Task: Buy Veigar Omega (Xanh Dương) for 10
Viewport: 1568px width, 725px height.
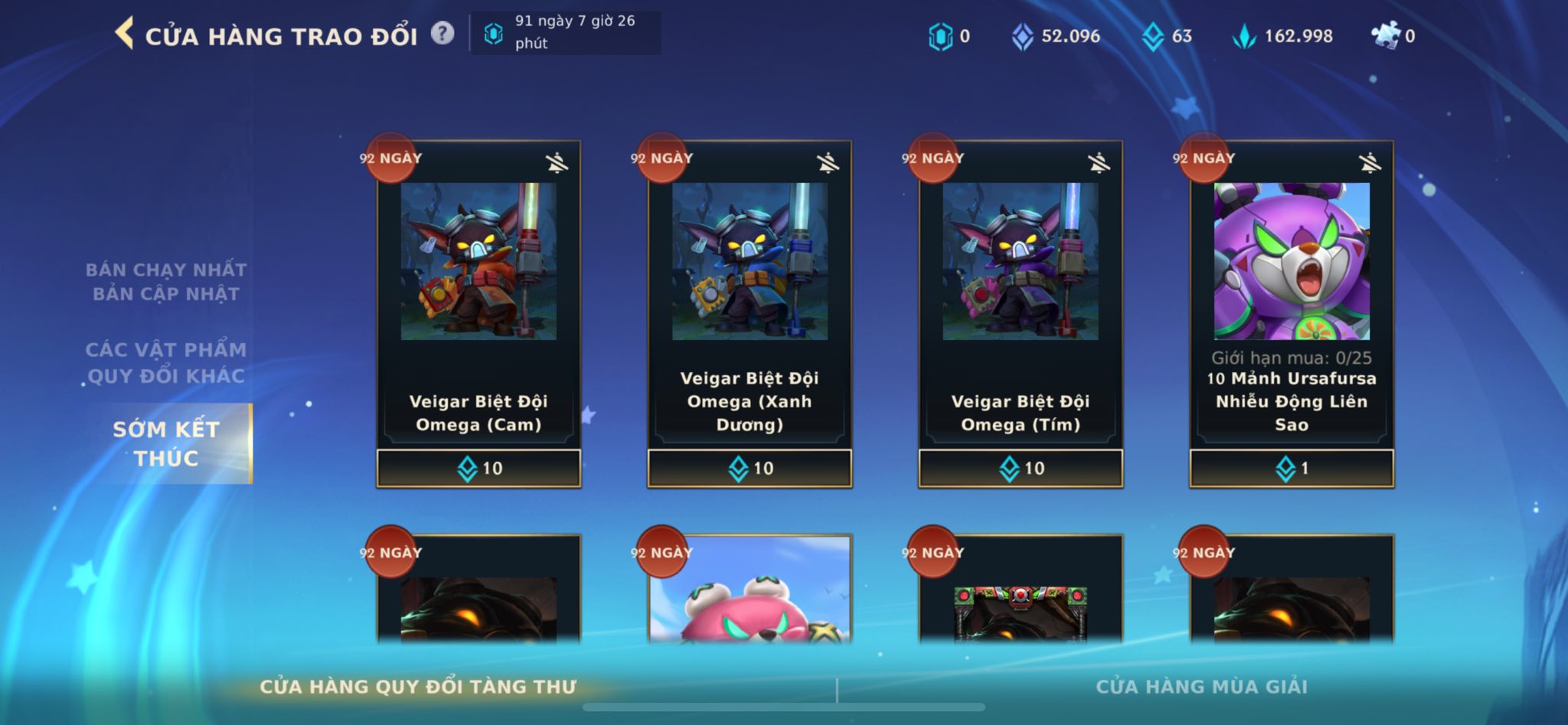Action: [750, 469]
